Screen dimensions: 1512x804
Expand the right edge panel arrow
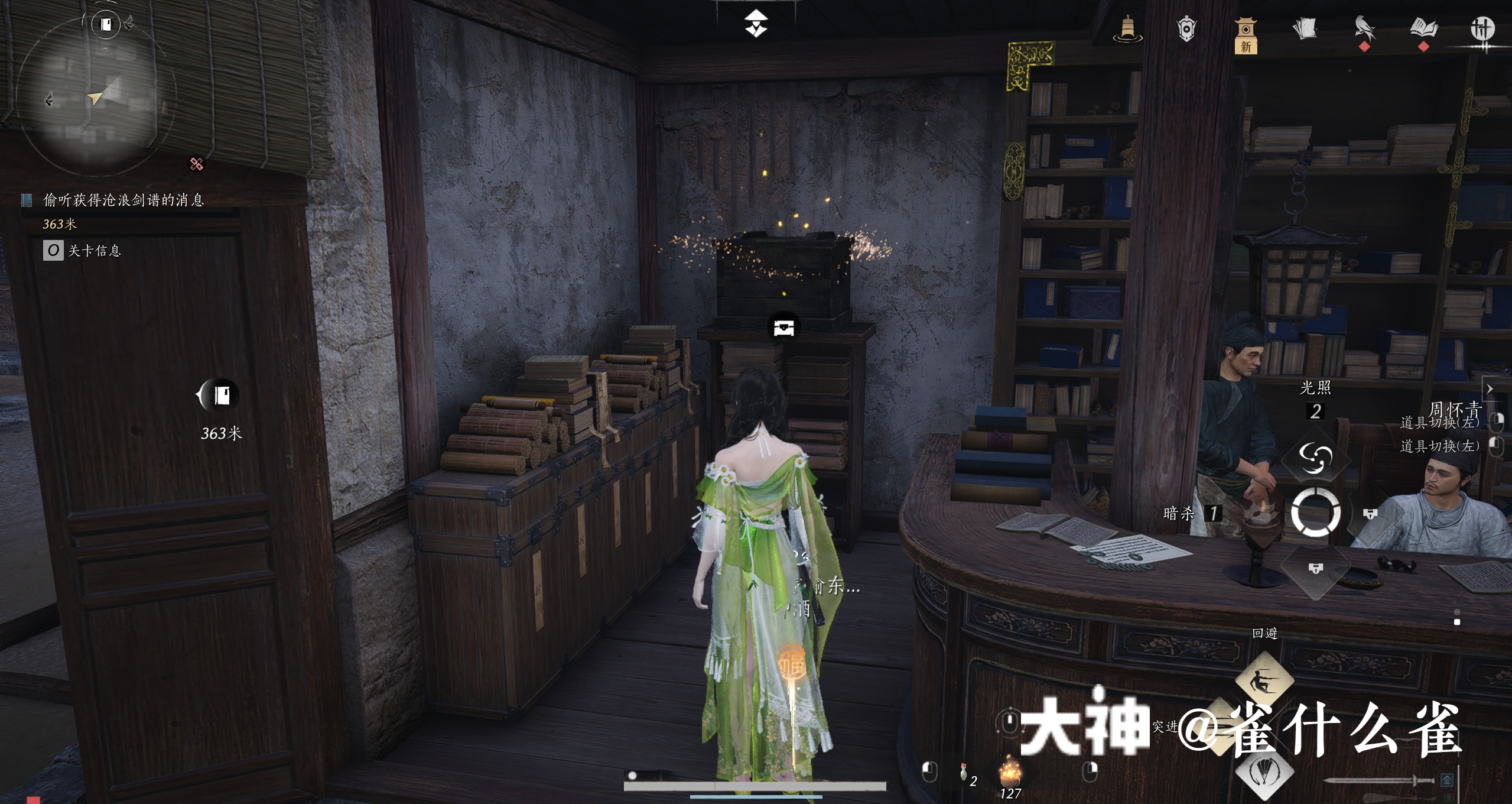pos(1490,389)
